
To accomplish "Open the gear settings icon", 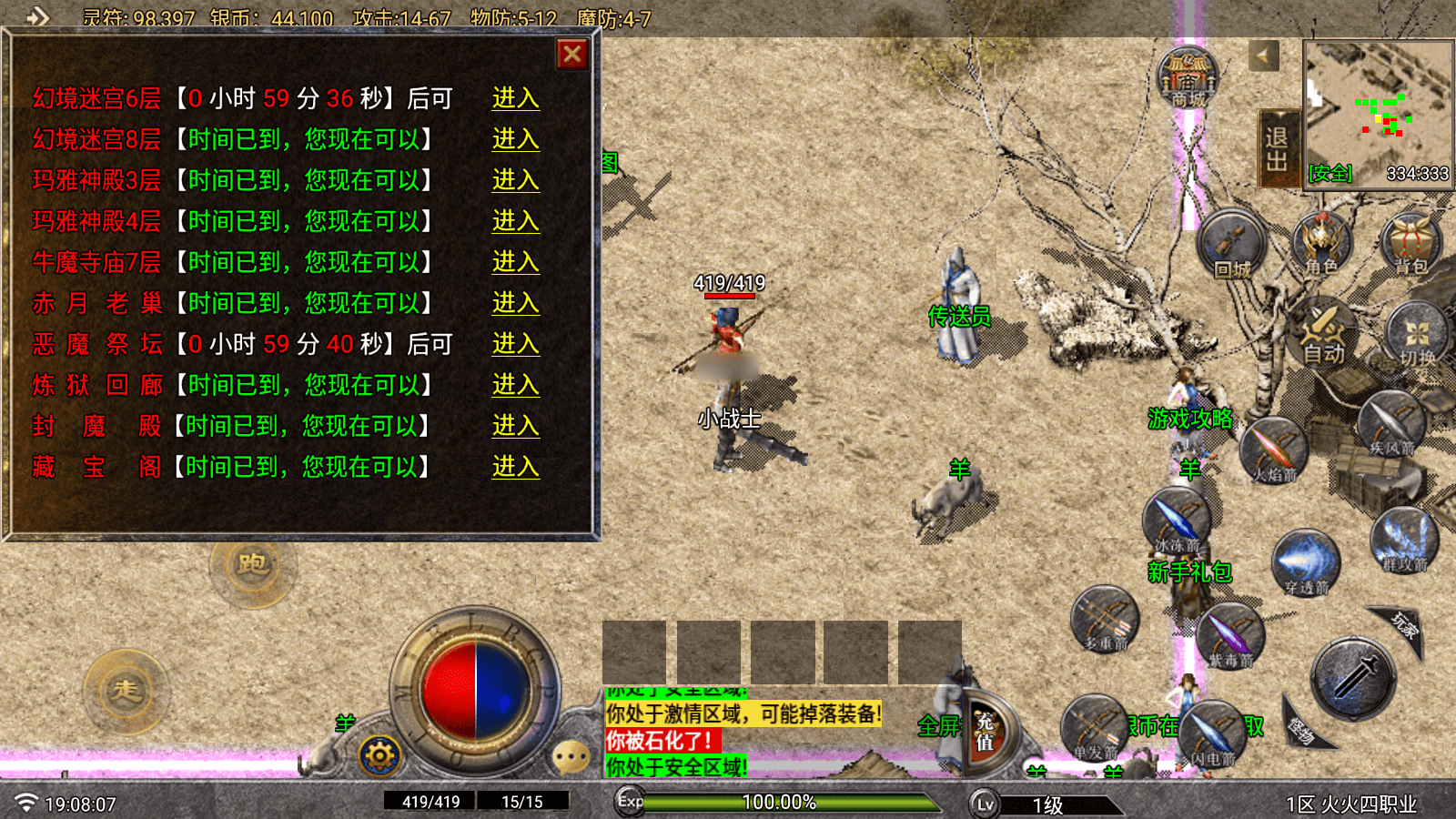I will click(x=379, y=755).
